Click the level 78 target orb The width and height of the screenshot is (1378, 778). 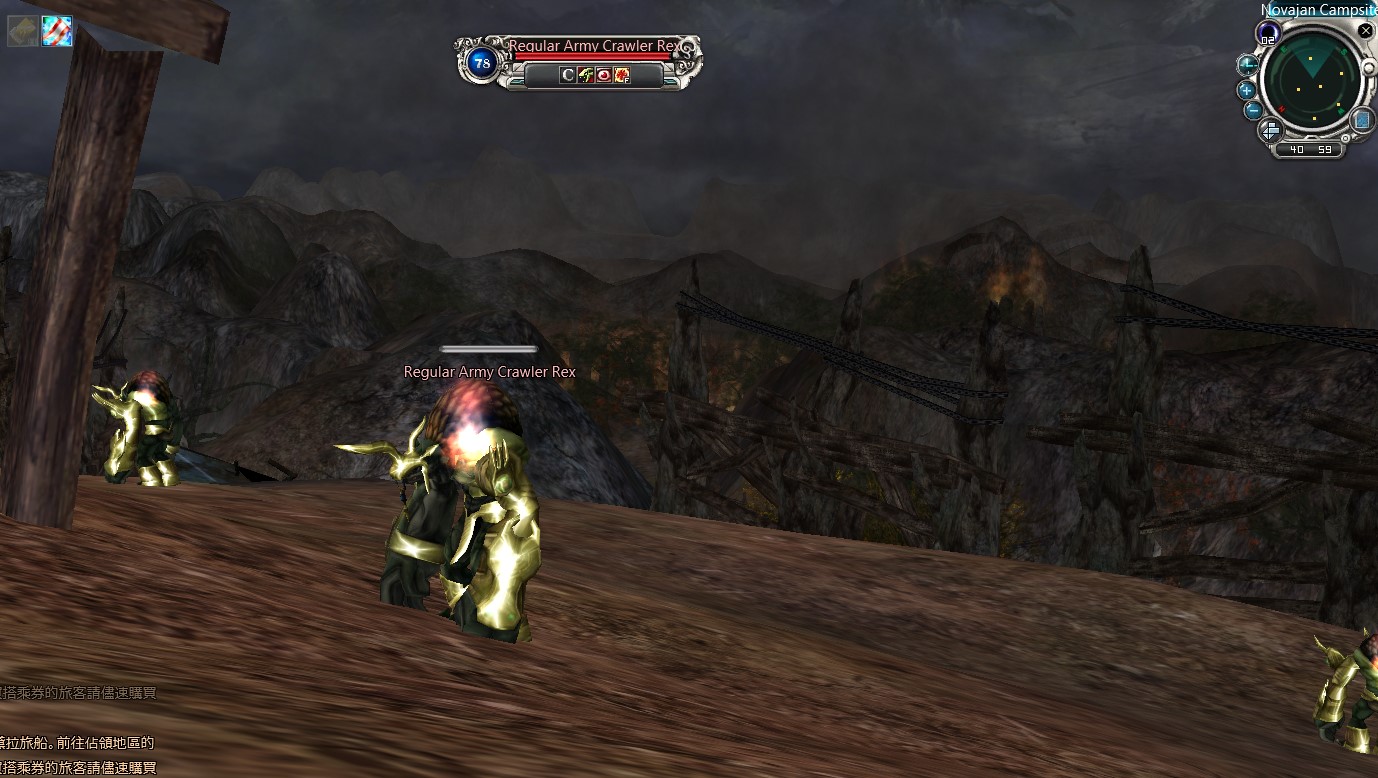[483, 63]
